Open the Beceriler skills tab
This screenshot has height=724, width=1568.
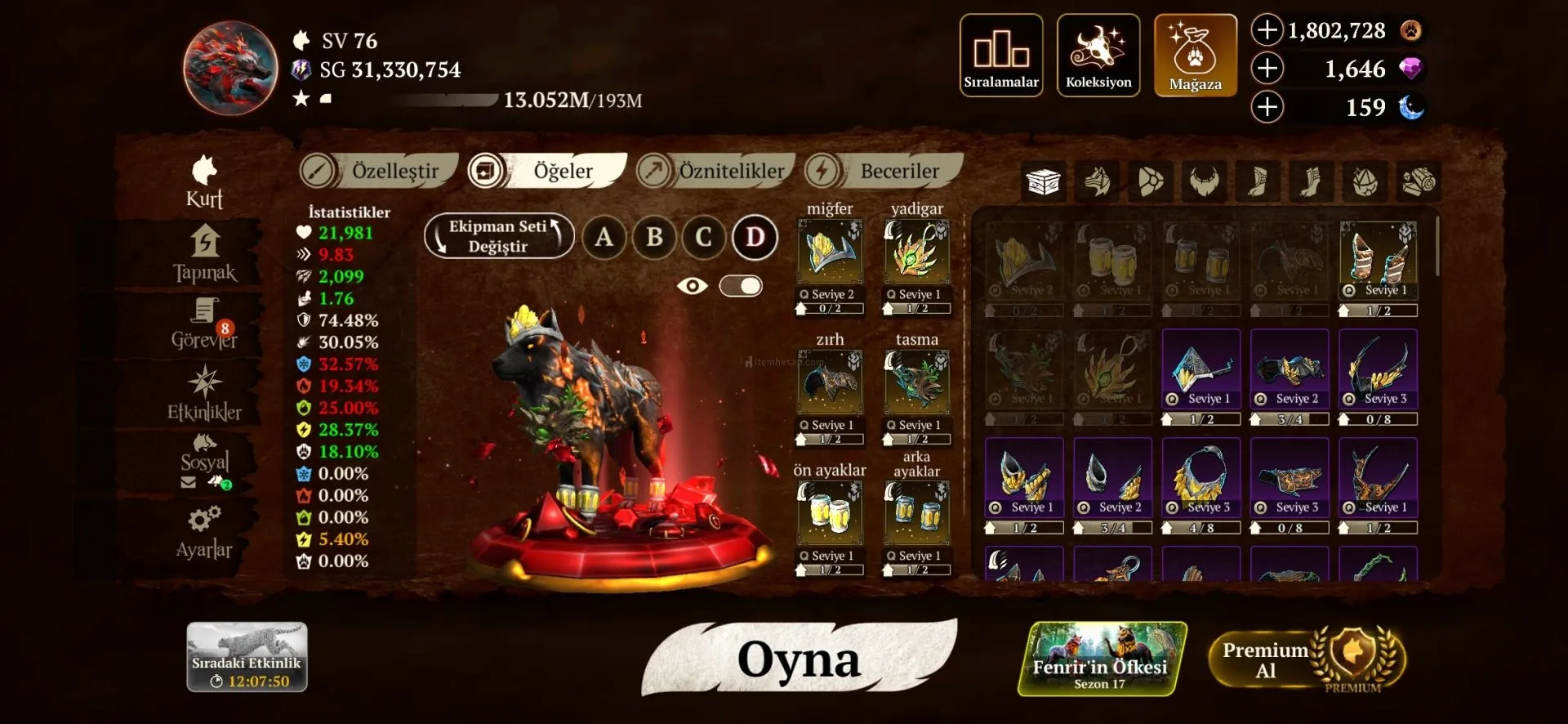(x=884, y=171)
